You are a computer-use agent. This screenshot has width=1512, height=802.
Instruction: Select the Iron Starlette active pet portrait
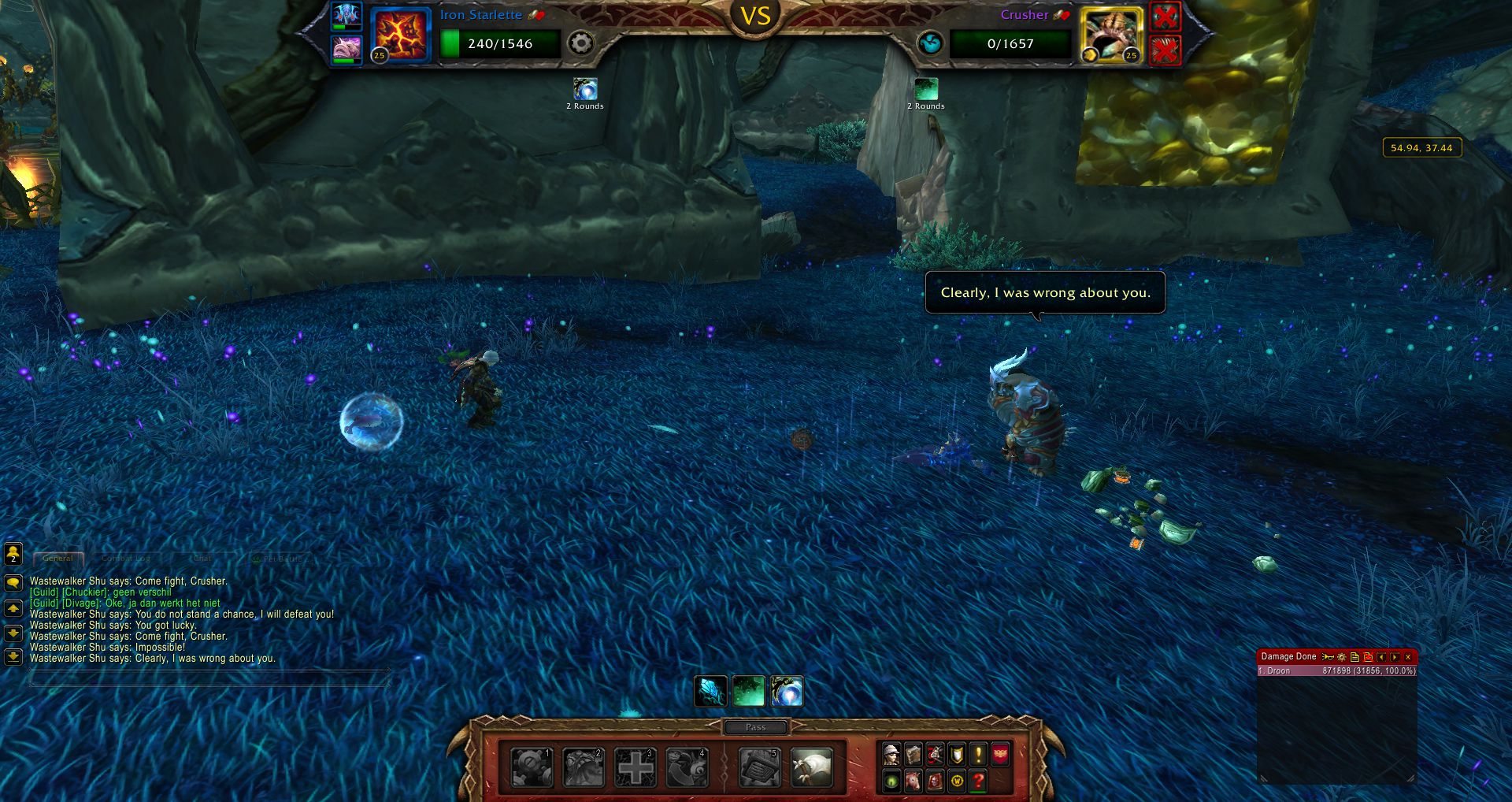(401, 35)
